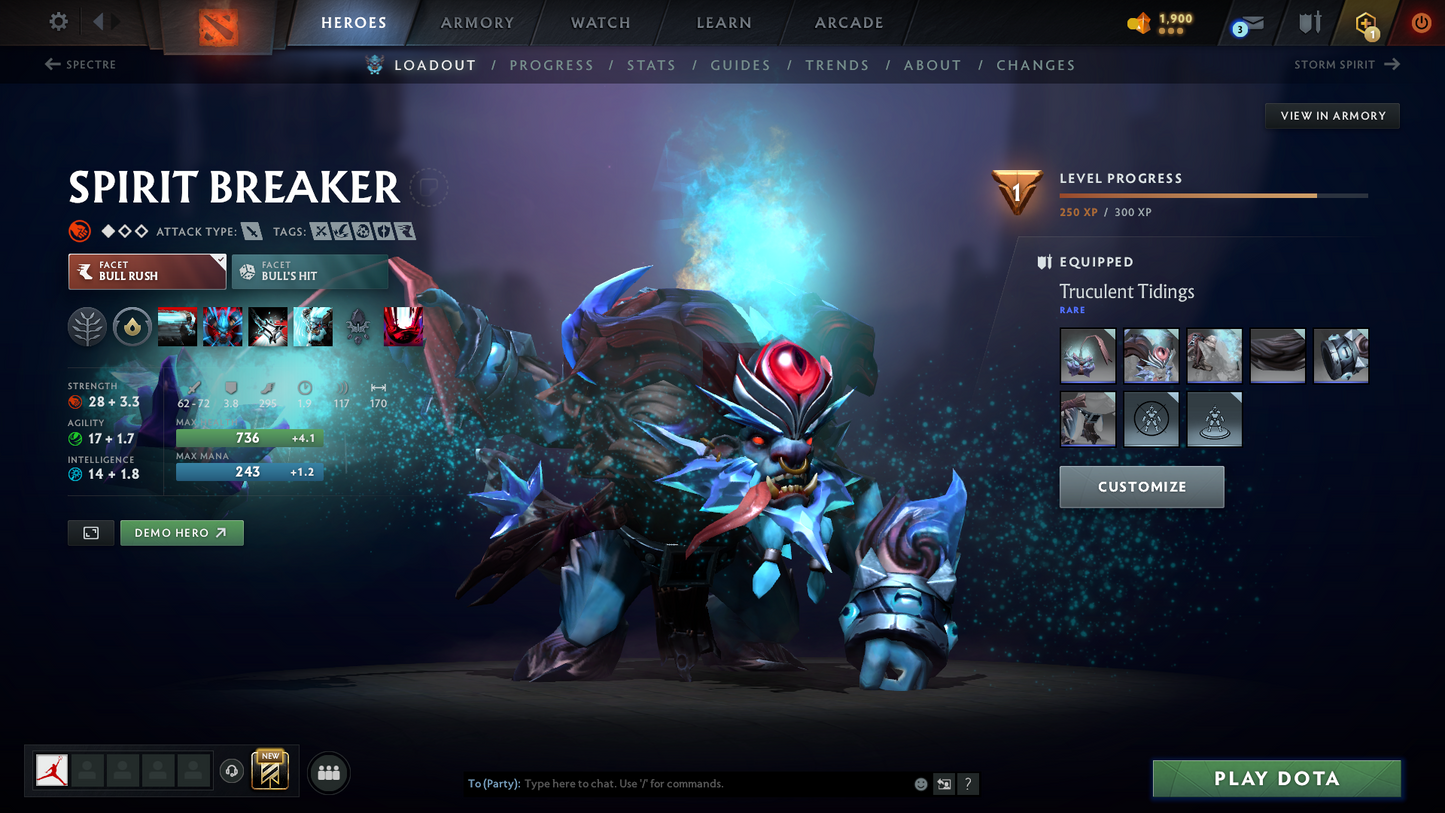Screen dimensions: 1445x813
Task: Select the Bull Rush facet
Action: click(145, 271)
